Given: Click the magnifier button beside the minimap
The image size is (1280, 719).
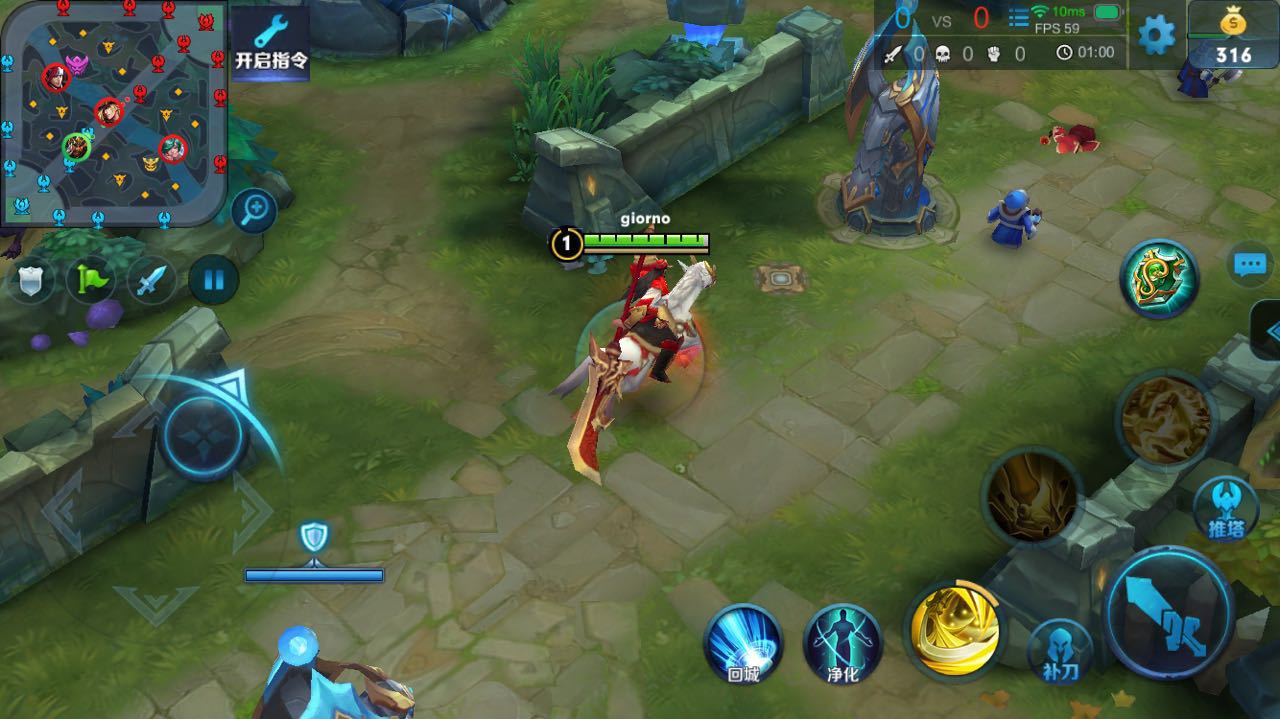Looking at the screenshot, I should coord(255,210).
